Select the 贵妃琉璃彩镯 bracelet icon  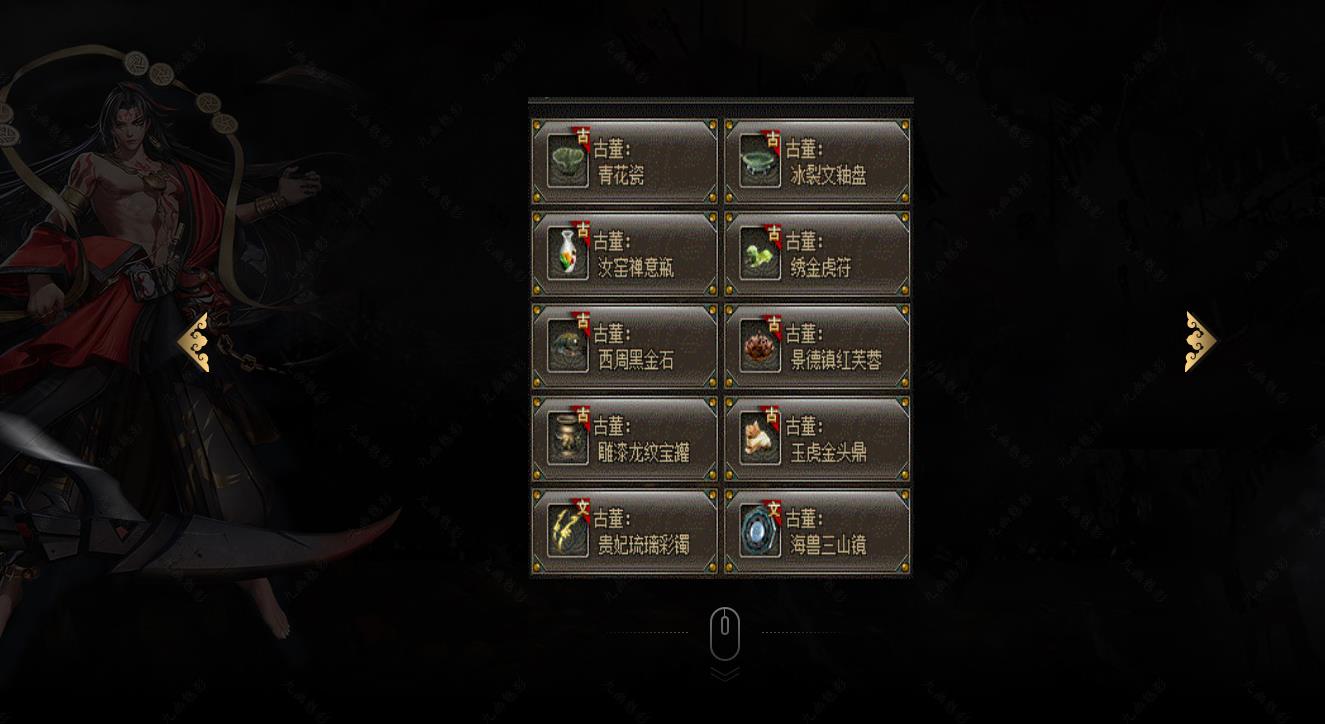coord(567,530)
